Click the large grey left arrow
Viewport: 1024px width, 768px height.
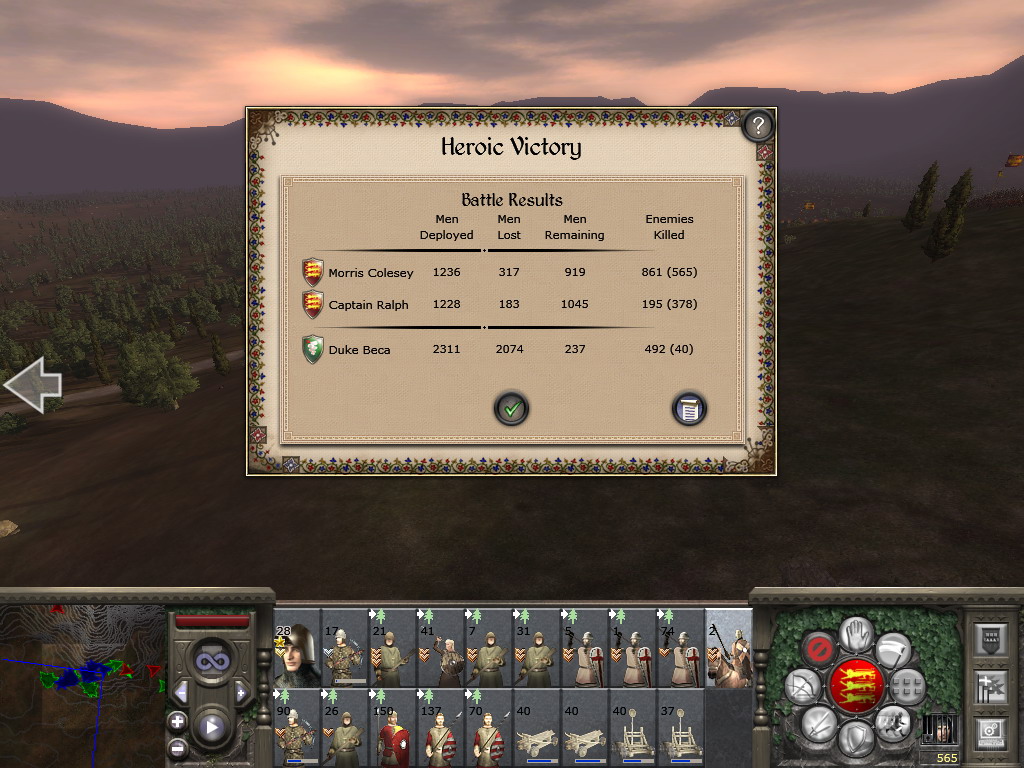(x=33, y=383)
